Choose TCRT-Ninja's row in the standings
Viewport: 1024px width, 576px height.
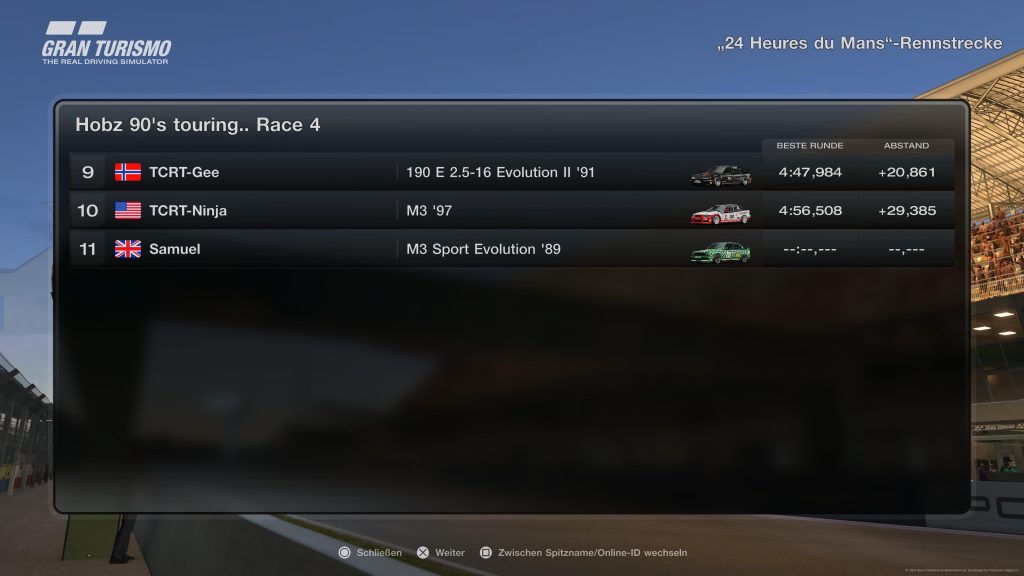(x=510, y=211)
